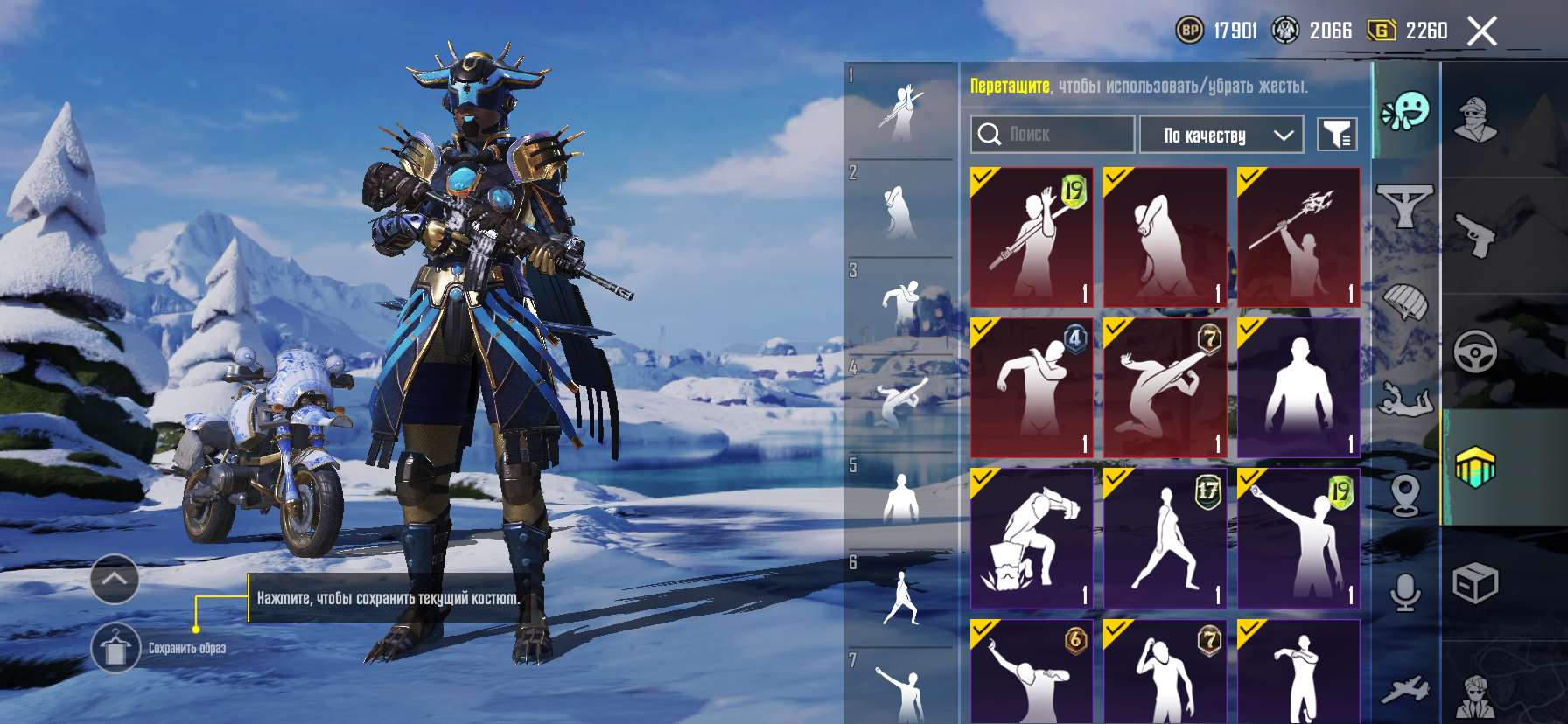Select equipped emote slot 1

[x=901, y=112]
